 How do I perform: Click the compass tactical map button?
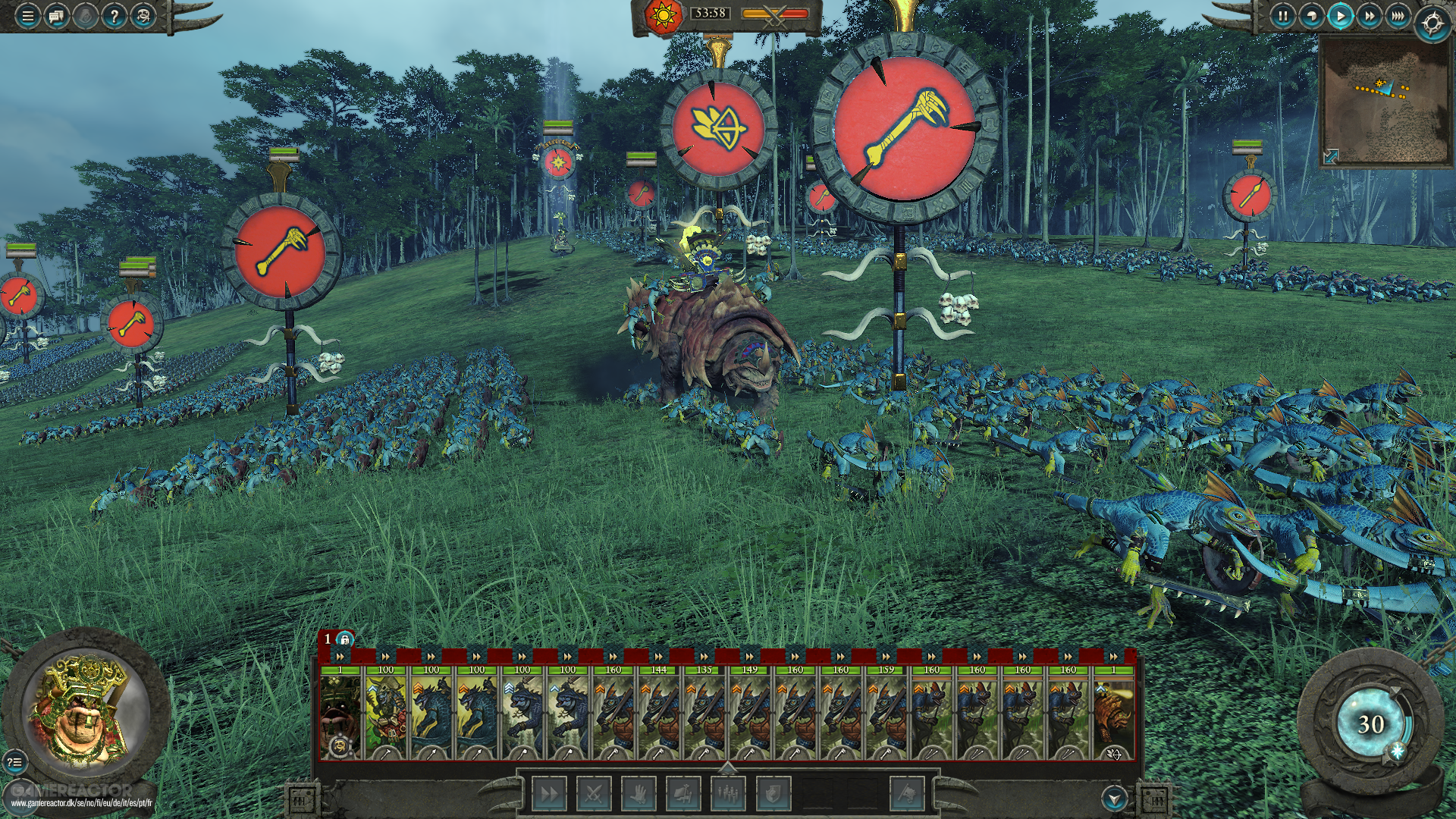tap(1432, 24)
